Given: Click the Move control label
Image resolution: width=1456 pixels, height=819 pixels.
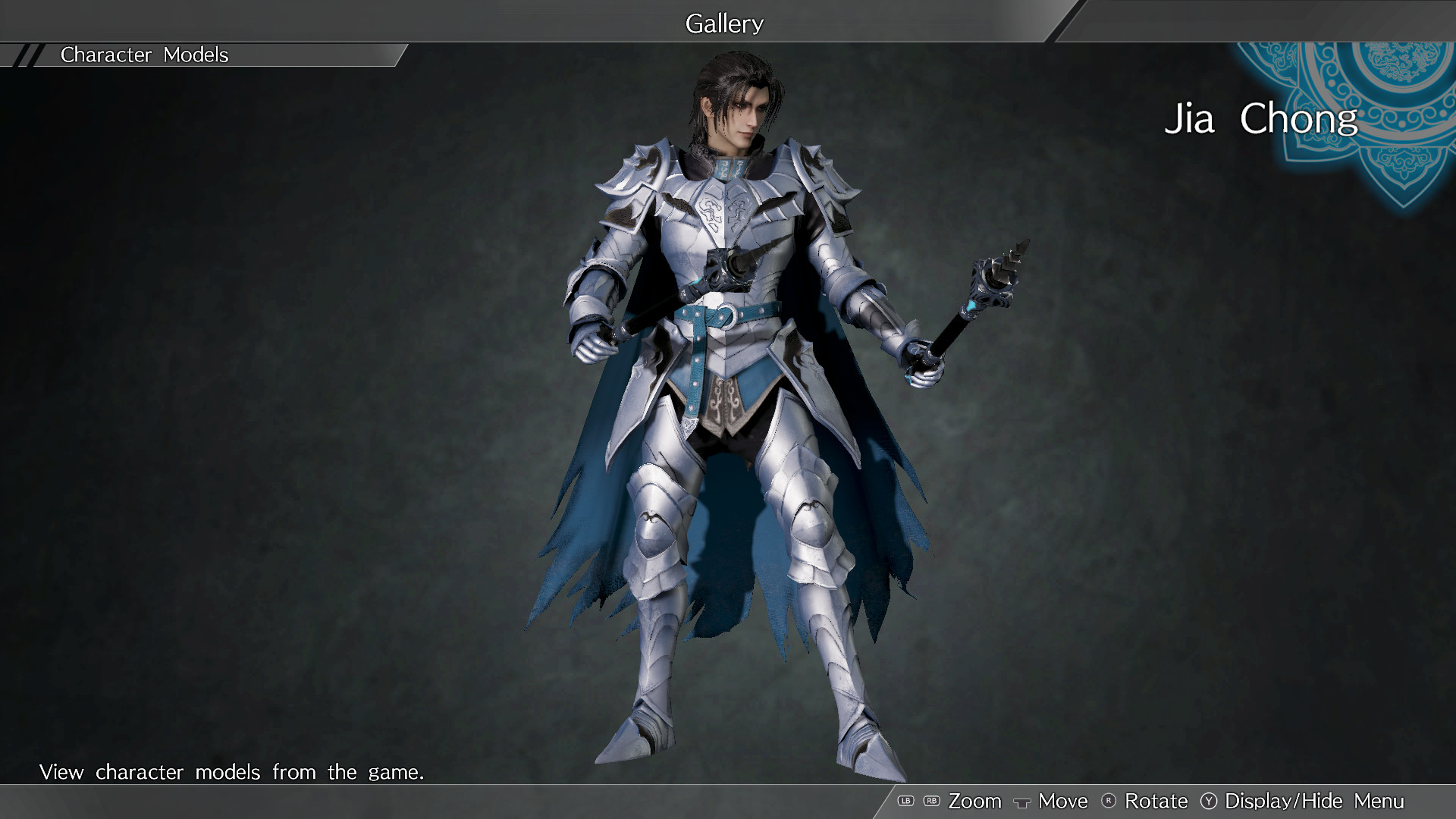Looking at the screenshot, I should click(1063, 801).
